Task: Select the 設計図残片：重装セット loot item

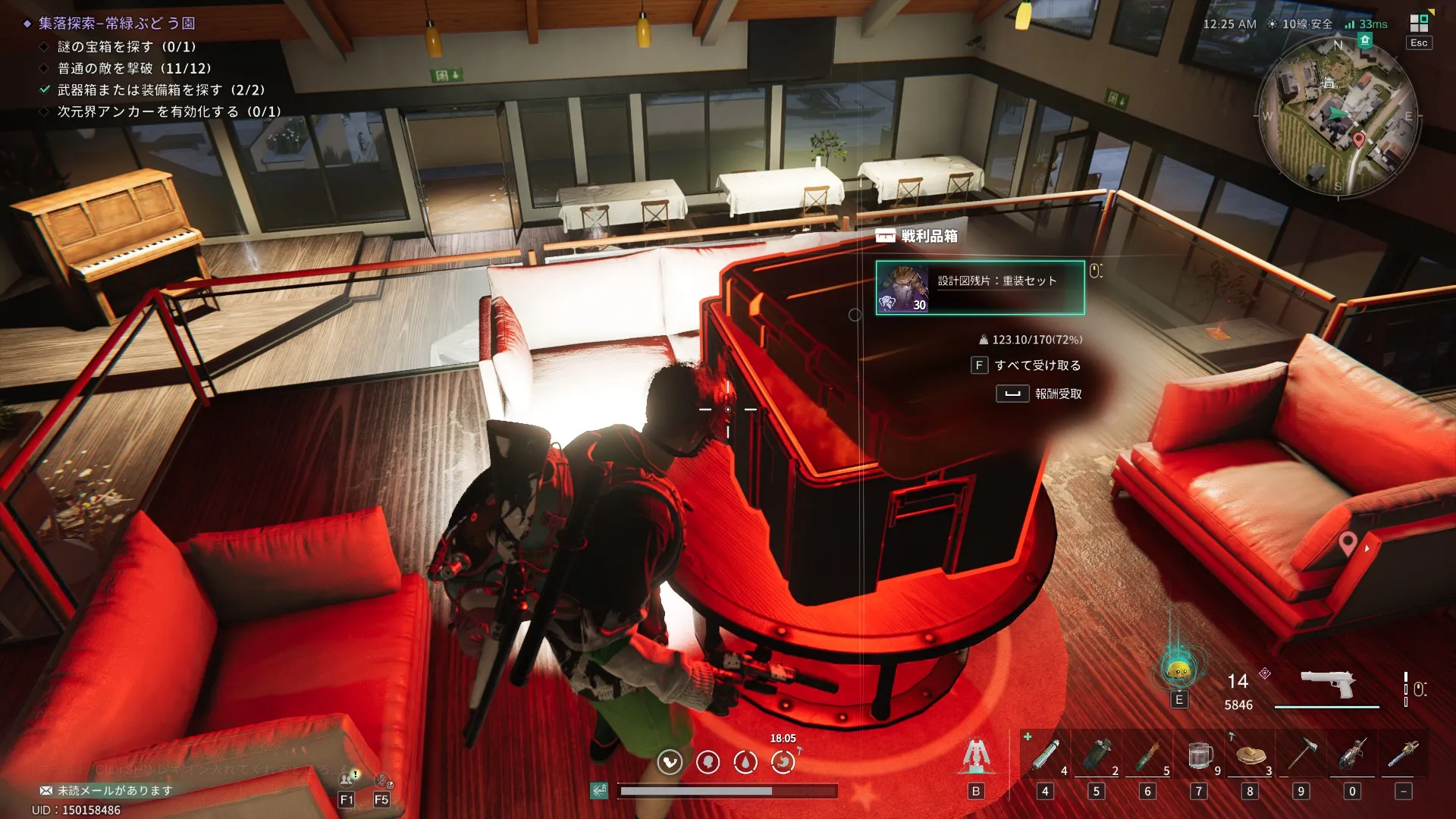Action: 980,287
